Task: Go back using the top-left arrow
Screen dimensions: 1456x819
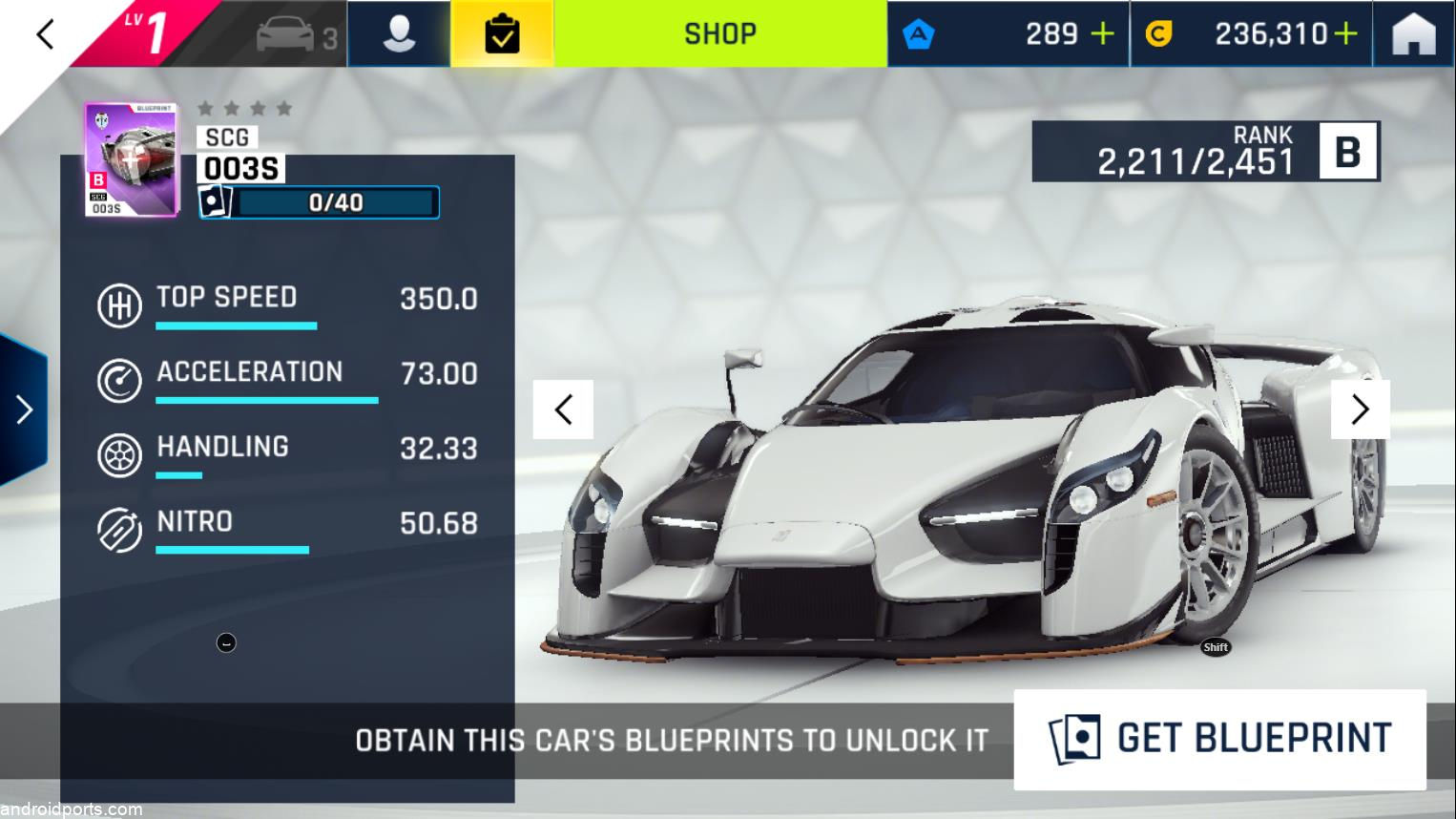Action: [x=44, y=35]
